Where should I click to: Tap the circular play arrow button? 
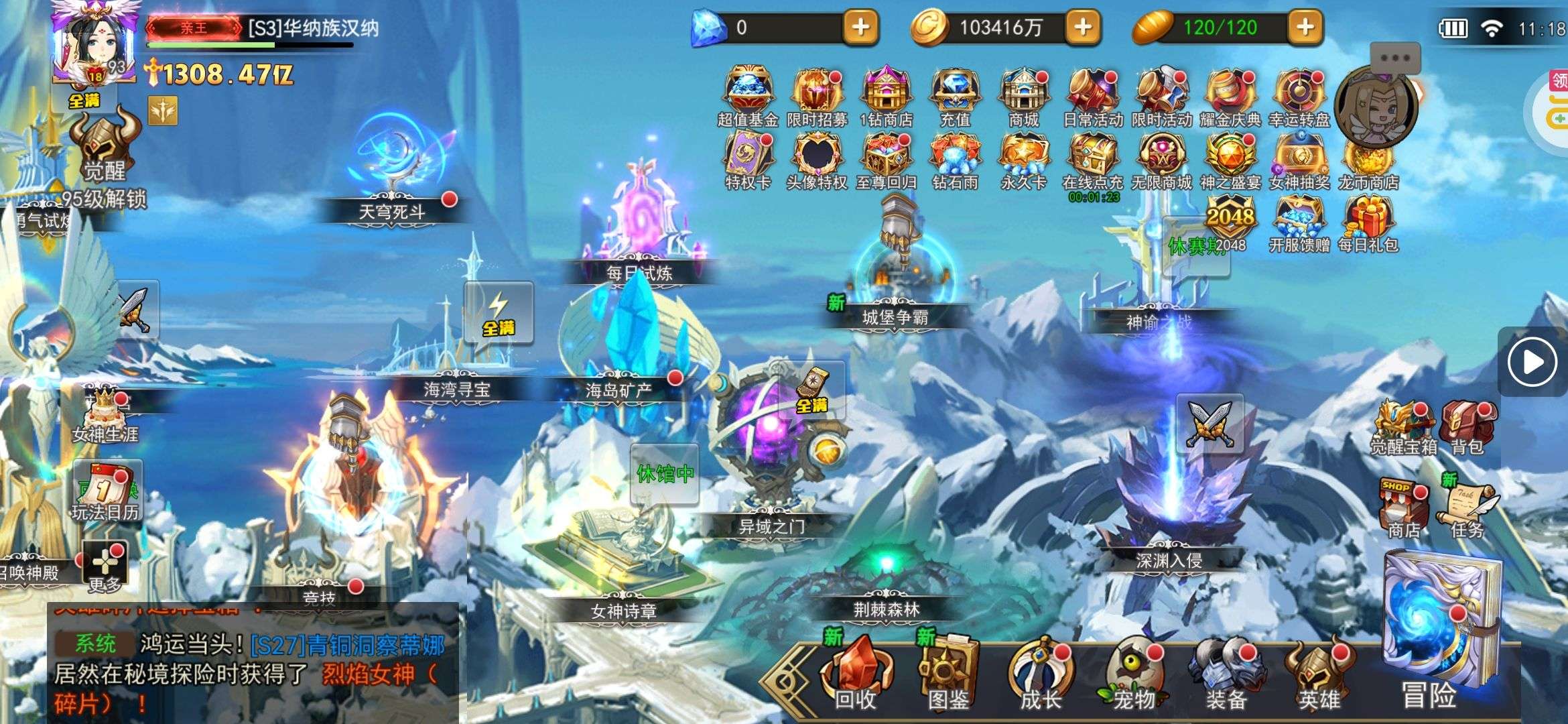pyautogui.click(x=1532, y=363)
